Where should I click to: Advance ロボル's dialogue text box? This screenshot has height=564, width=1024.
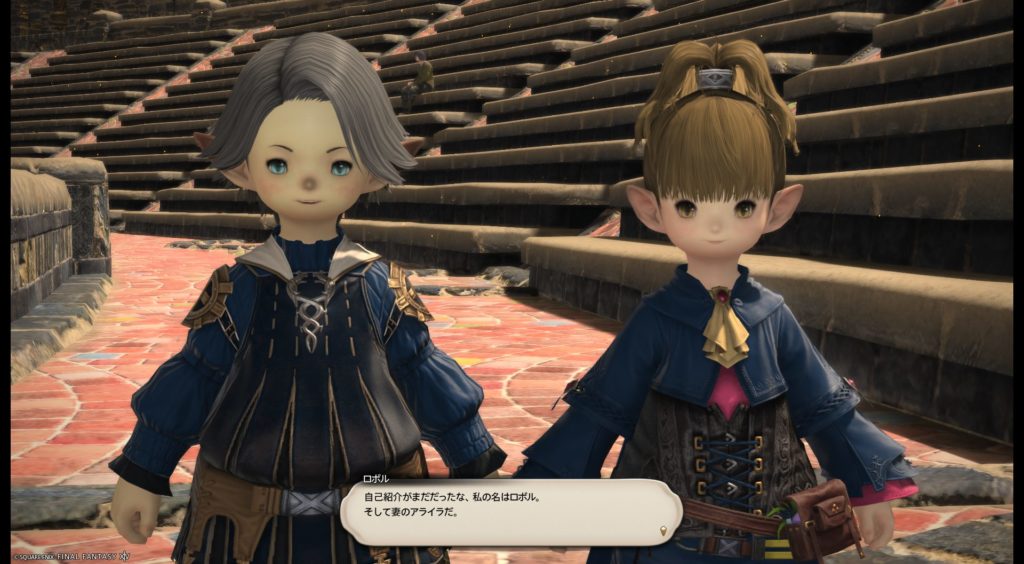[510, 511]
